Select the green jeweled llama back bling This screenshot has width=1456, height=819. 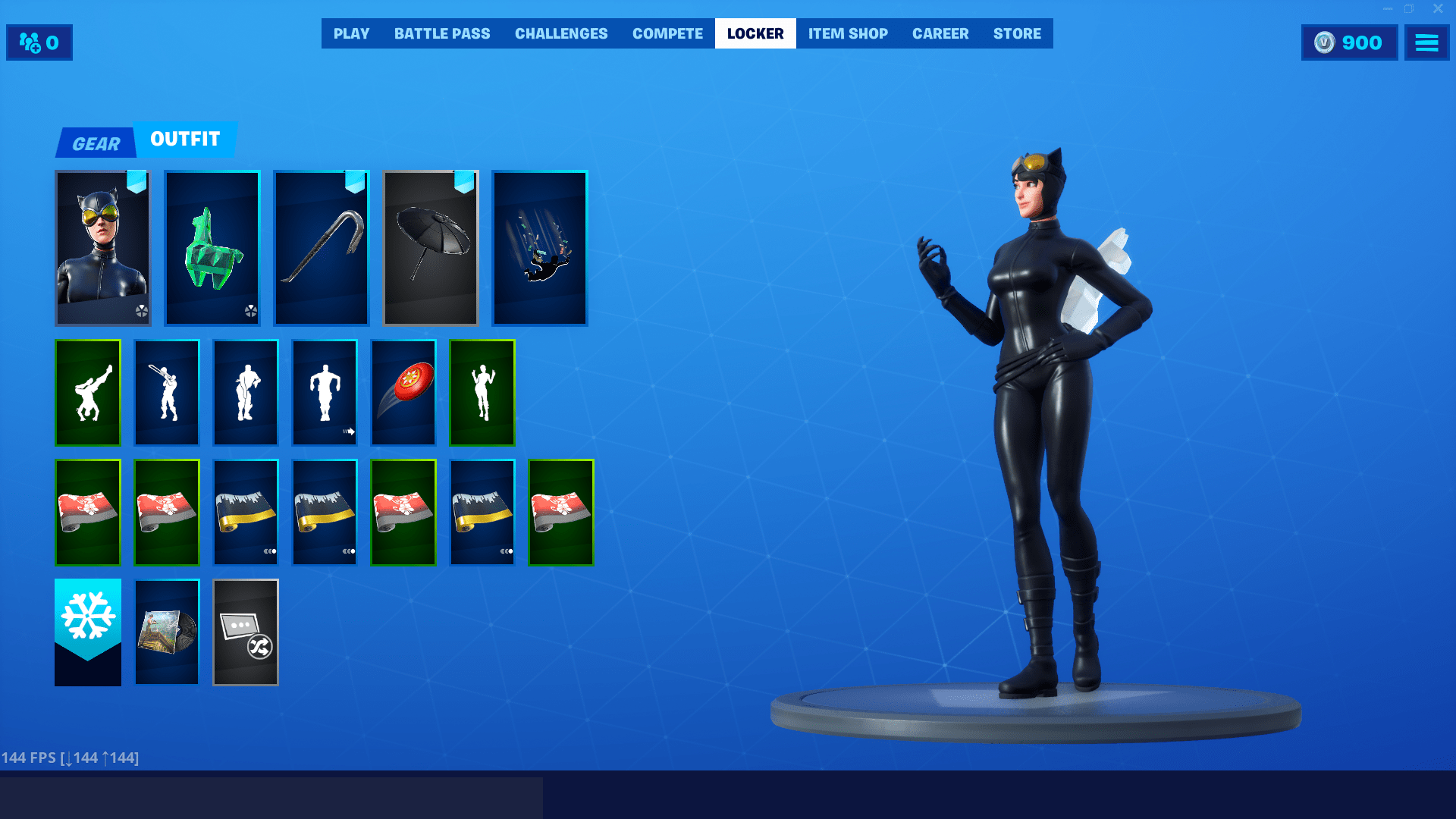coord(212,248)
